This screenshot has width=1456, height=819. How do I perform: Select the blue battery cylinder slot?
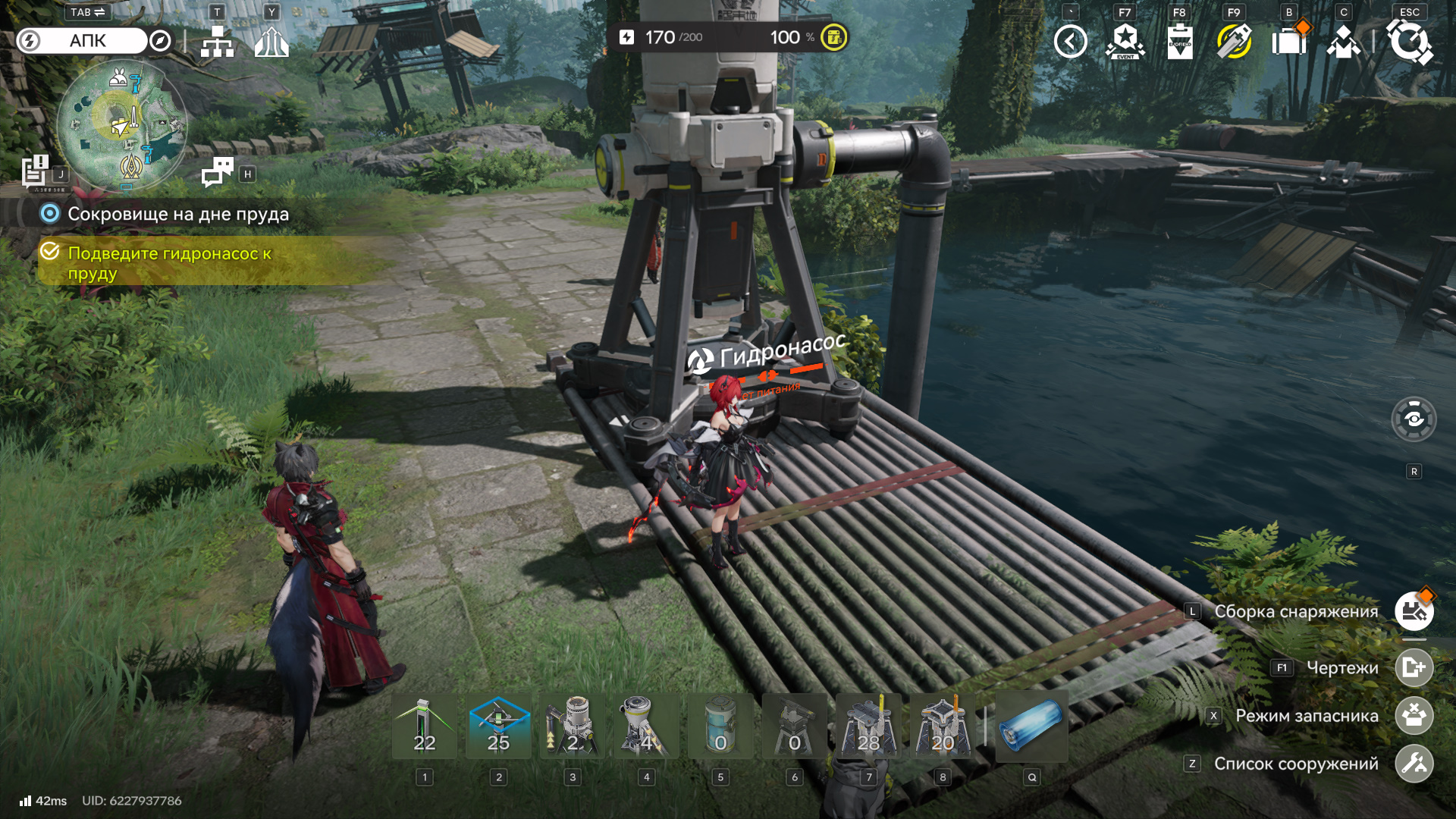[x=1031, y=726]
